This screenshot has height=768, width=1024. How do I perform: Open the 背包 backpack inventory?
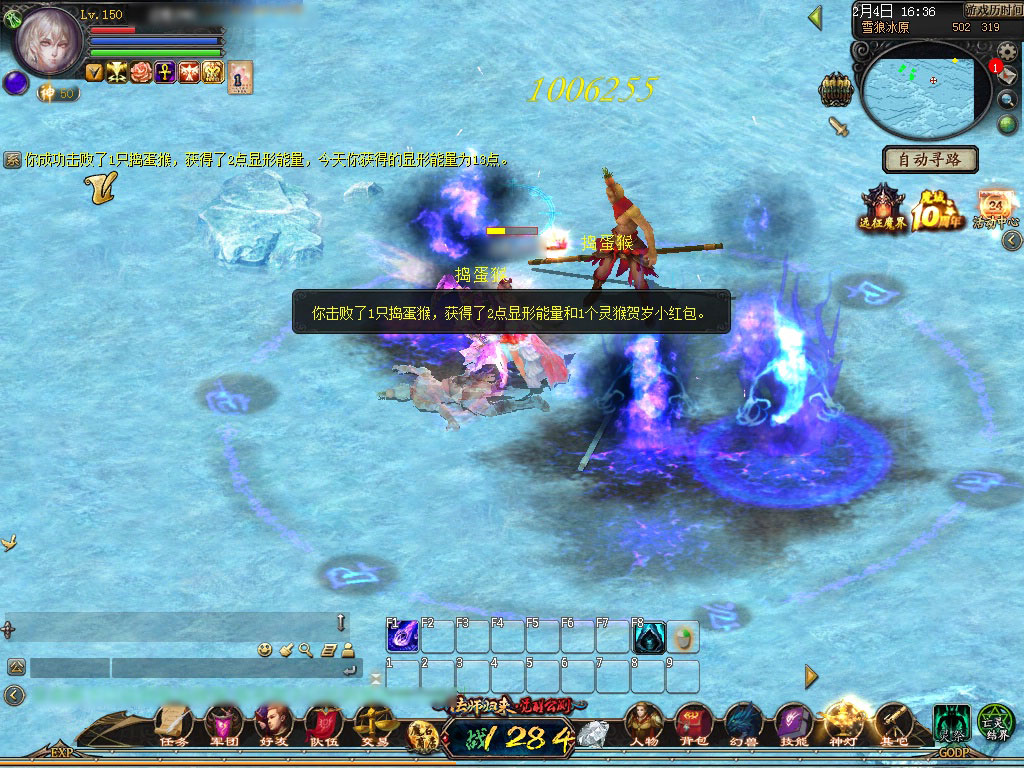[x=693, y=724]
